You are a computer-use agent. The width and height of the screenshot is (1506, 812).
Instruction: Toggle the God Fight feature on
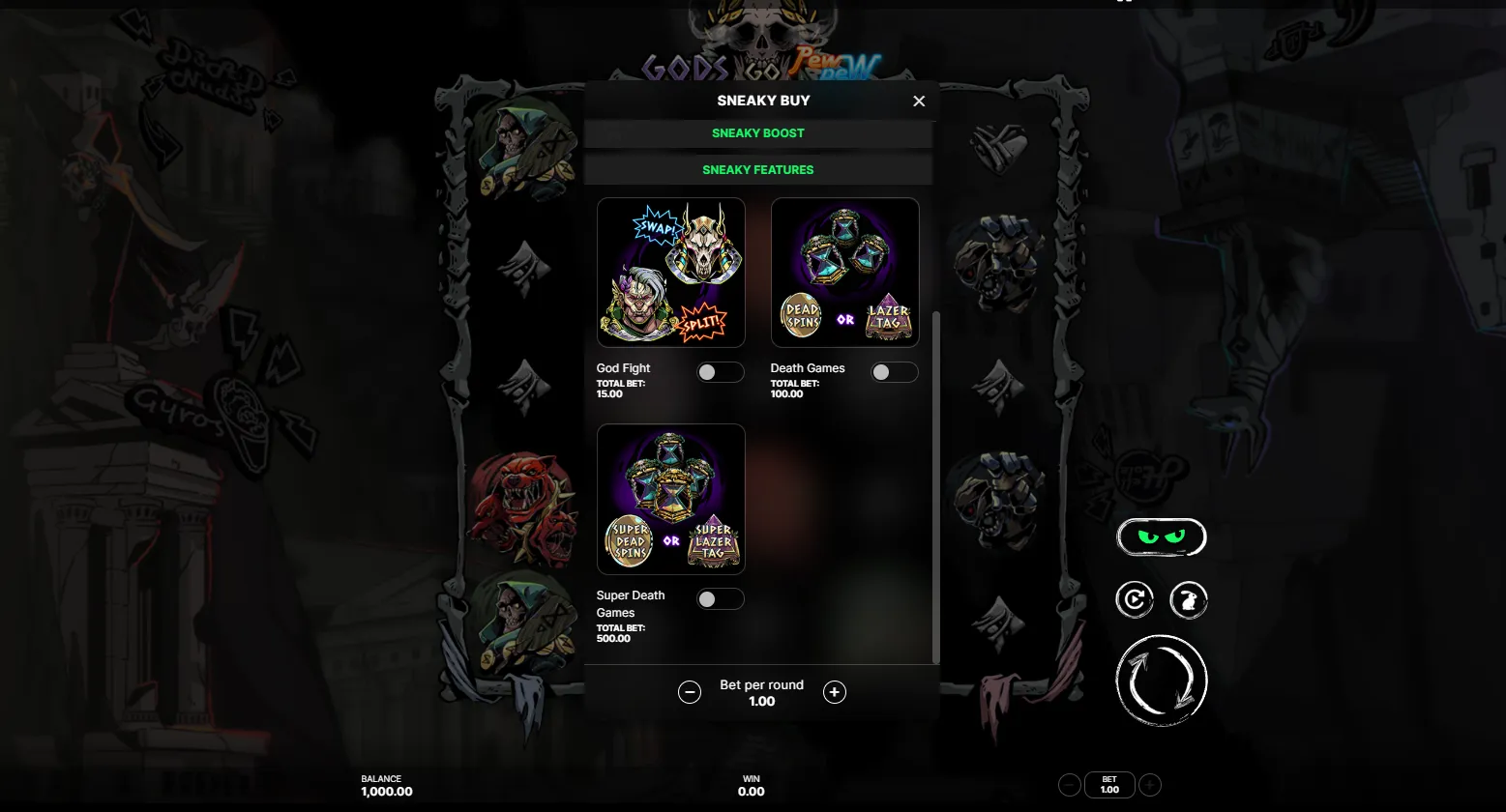click(x=720, y=372)
